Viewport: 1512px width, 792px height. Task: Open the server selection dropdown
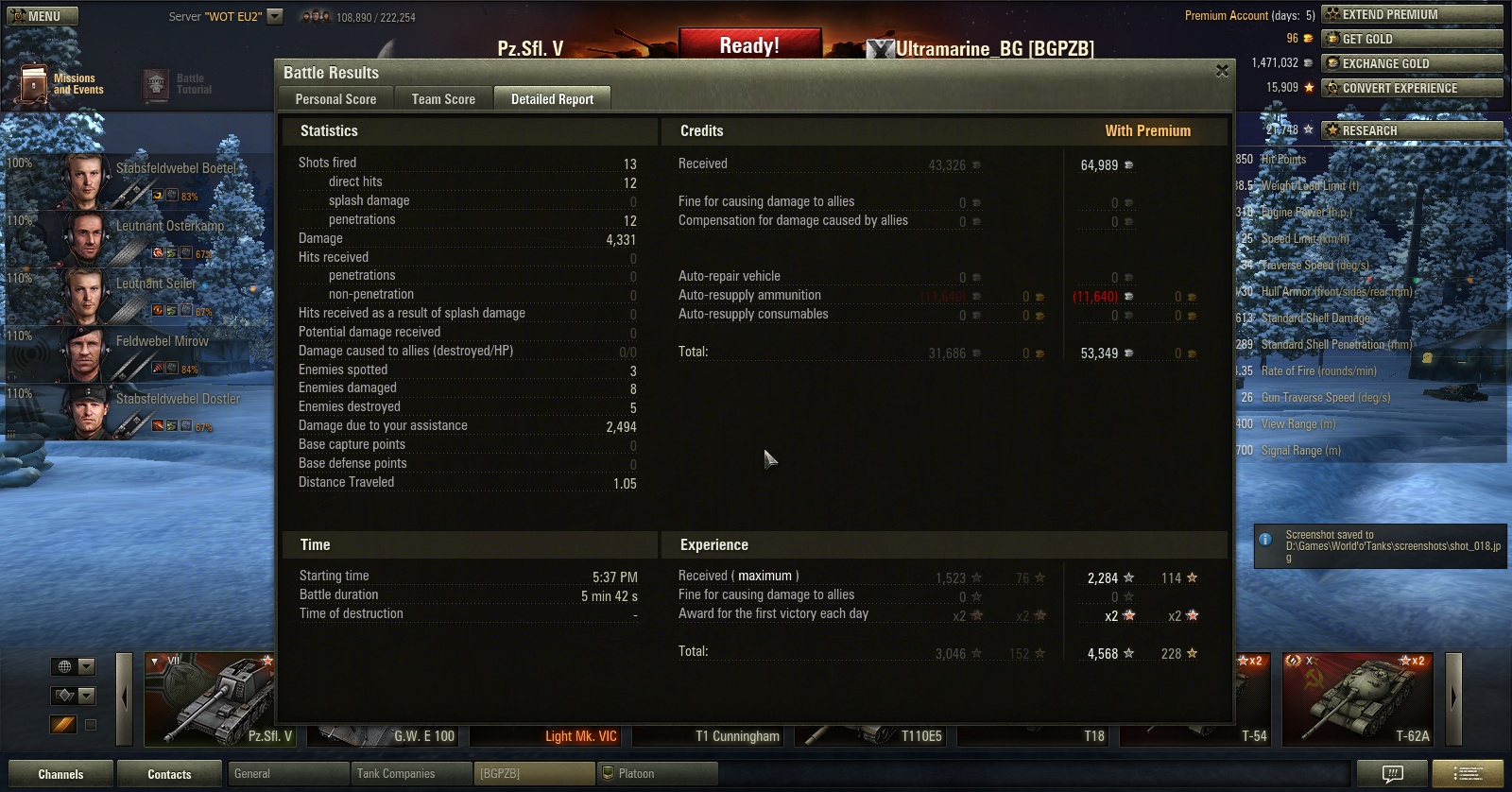(x=275, y=16)
